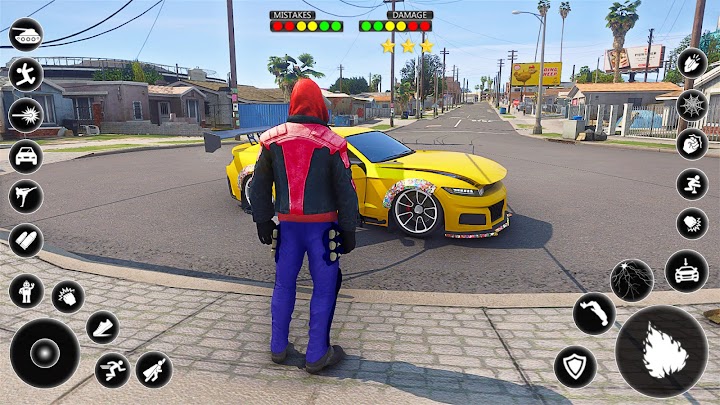This screenshot has width=720, height=405.
Task: Tap the tank icon button
Action: pyautogui.click(x=25, y=34)
